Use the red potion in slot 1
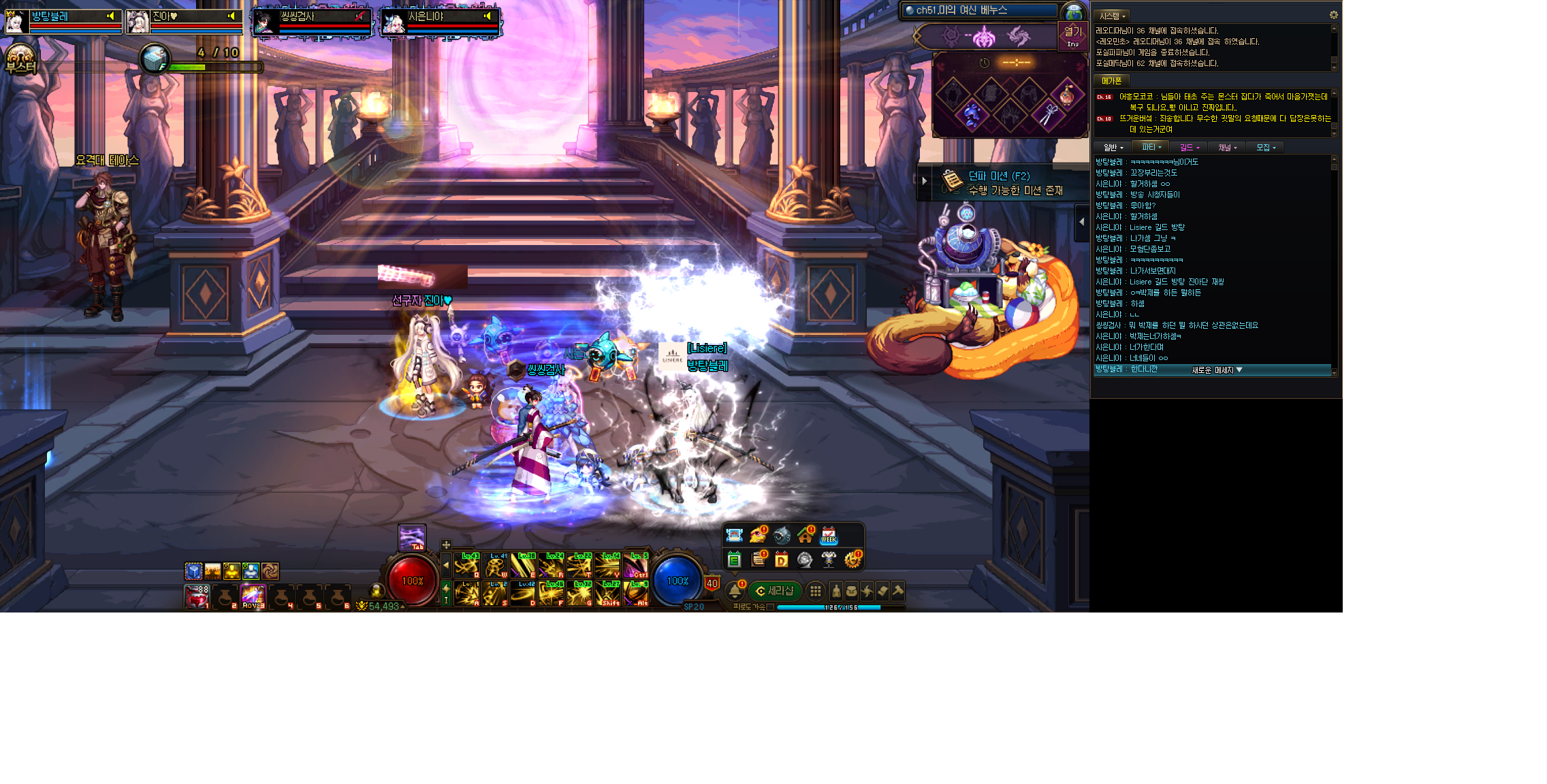This screenshot has height=784, width=1547. (x=197, y=597)
